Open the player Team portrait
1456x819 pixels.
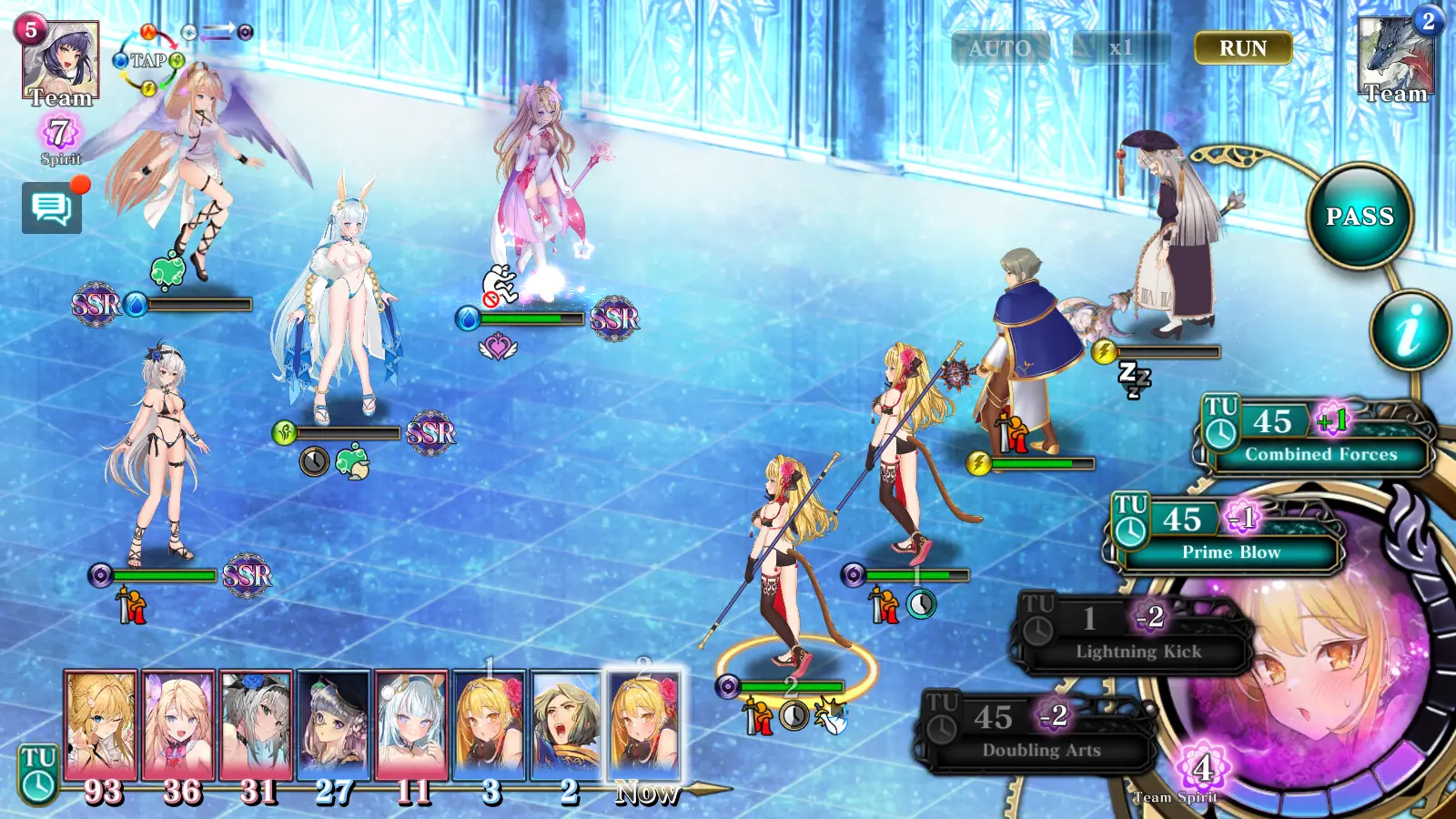60,62
